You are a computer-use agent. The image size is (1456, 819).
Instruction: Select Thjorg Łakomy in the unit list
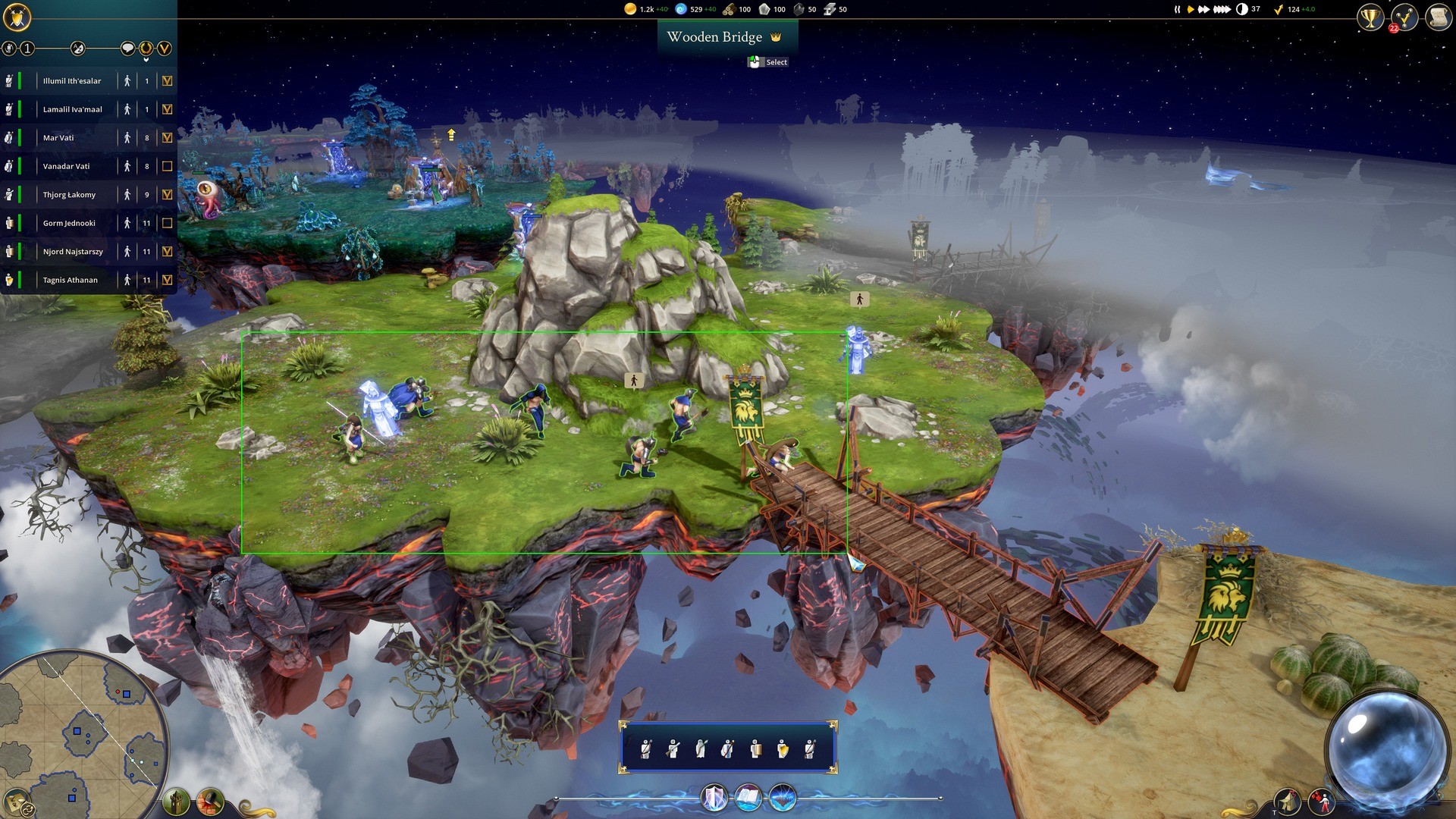coord(72,194)
